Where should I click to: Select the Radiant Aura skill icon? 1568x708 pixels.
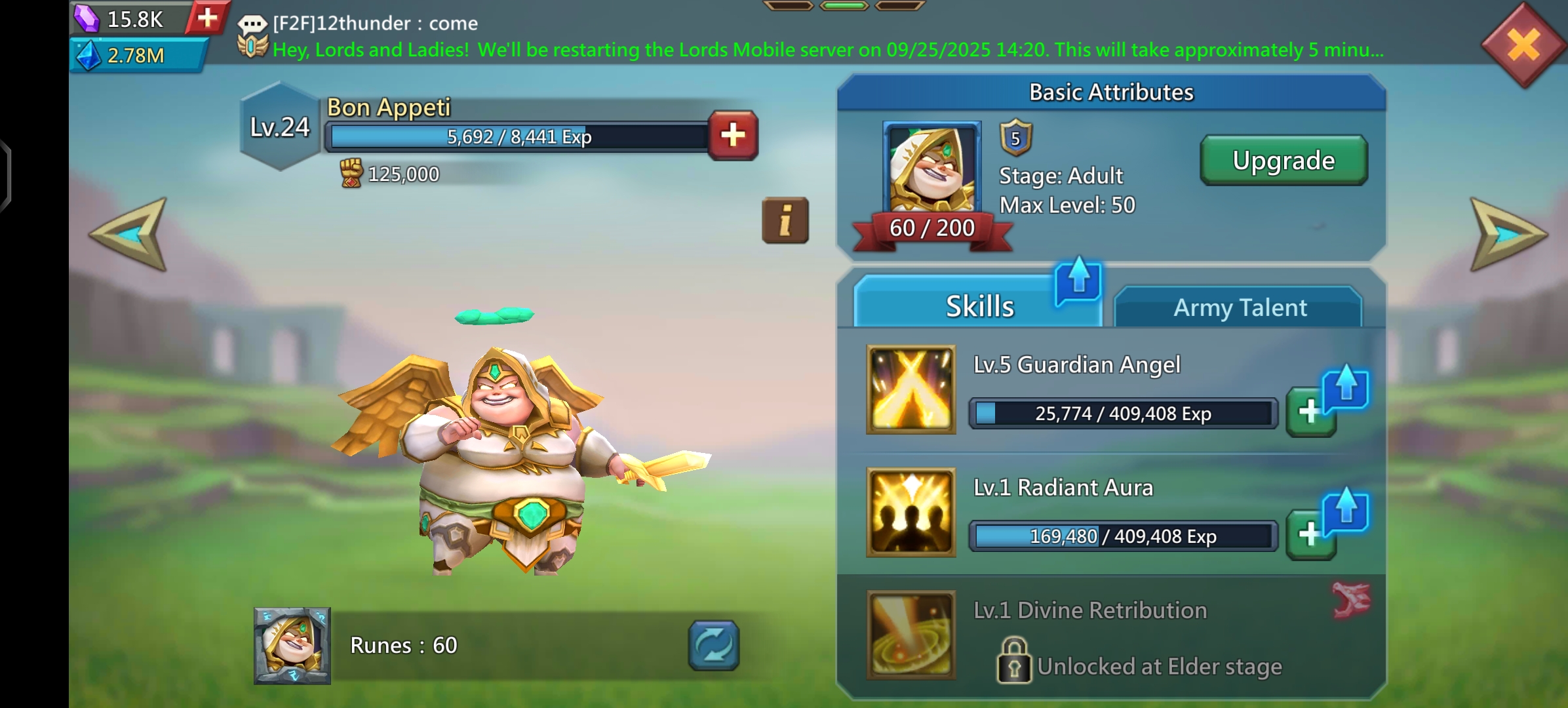click(x=911, y=512)
